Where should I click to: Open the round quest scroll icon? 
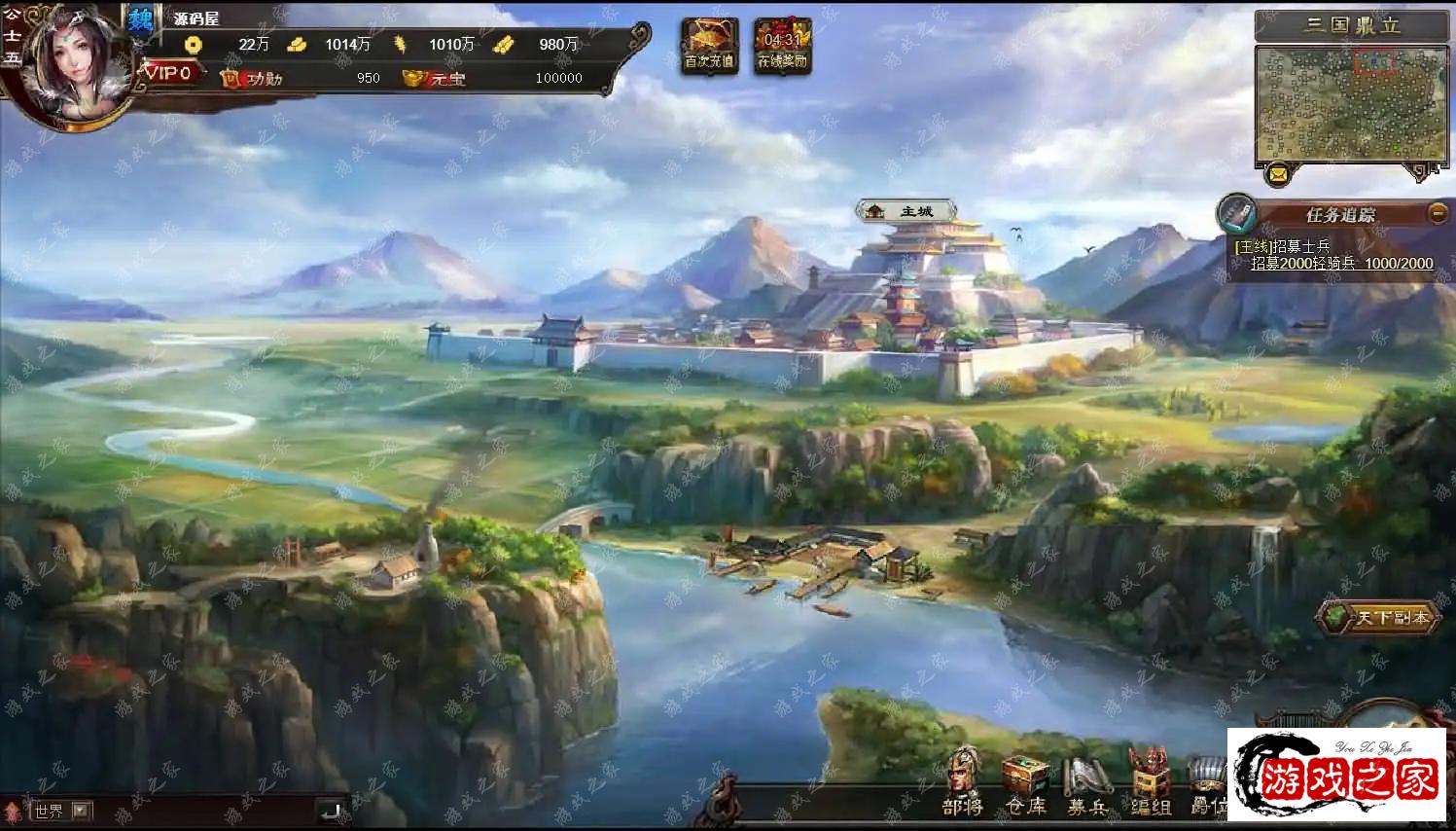pos(1237,214)
